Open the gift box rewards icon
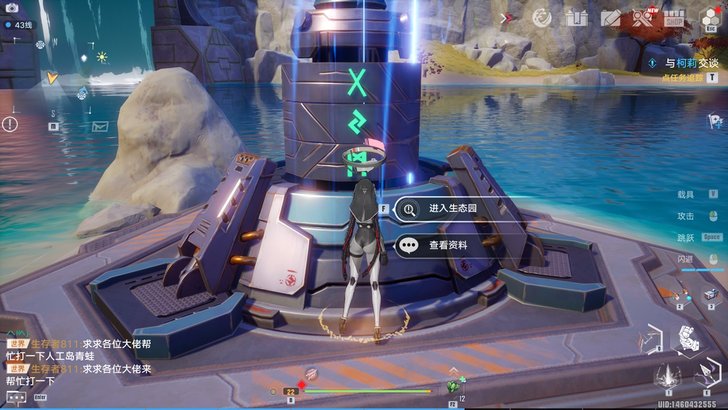 click(573, 18)
